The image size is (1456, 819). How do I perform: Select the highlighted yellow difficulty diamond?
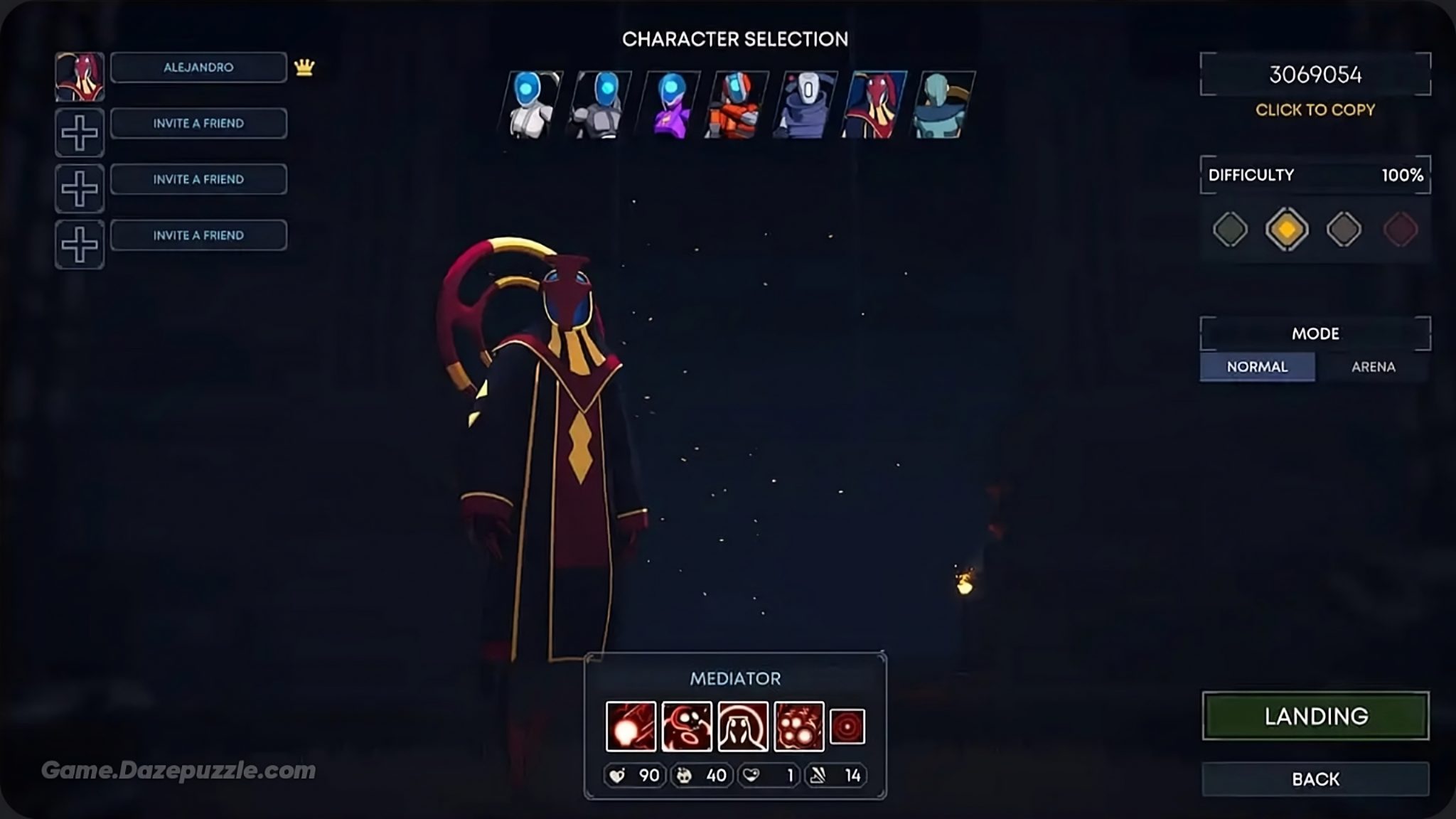(1289, 230)
